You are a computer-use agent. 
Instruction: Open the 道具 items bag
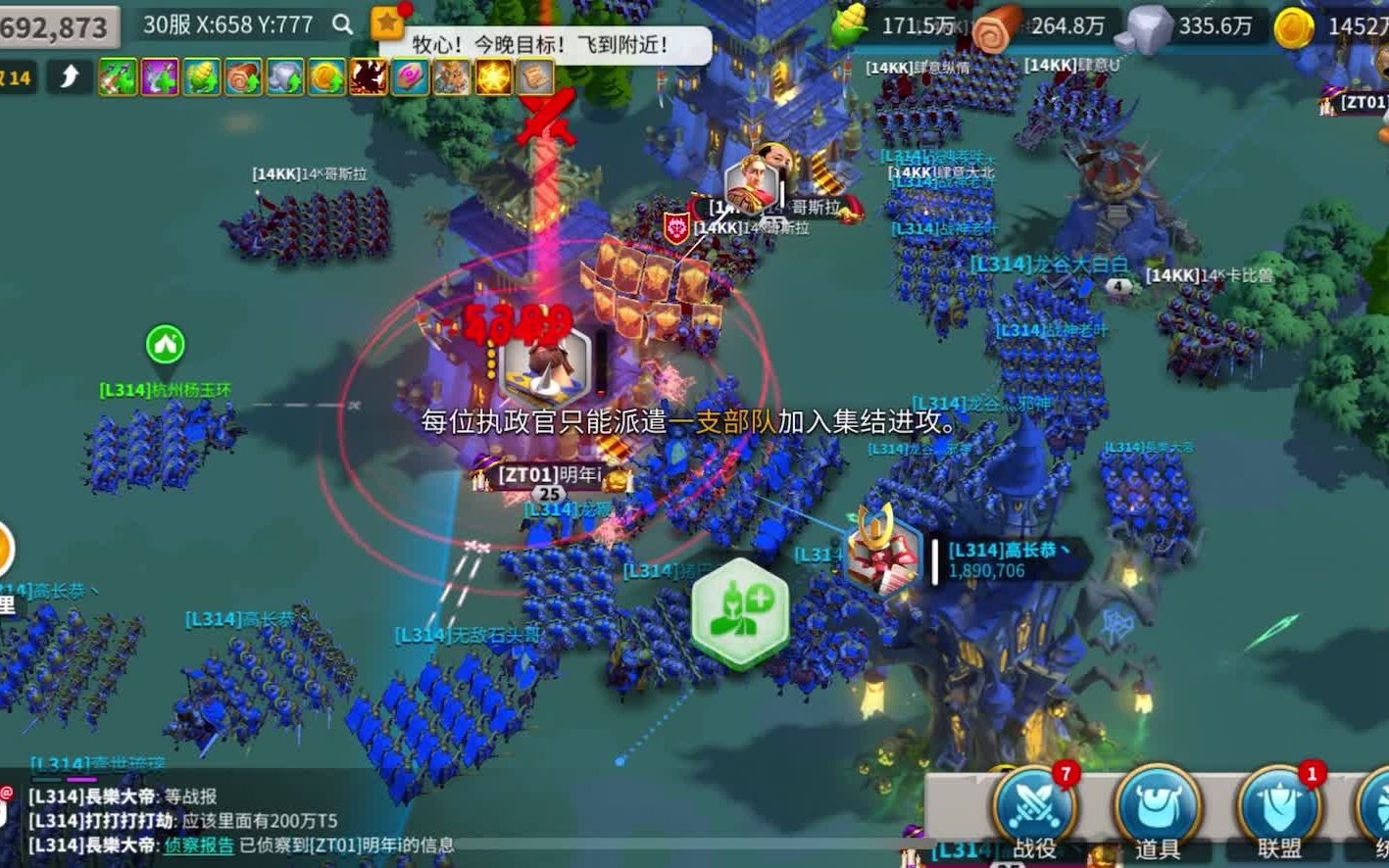pyautogui.click(x=1157, y=810)
